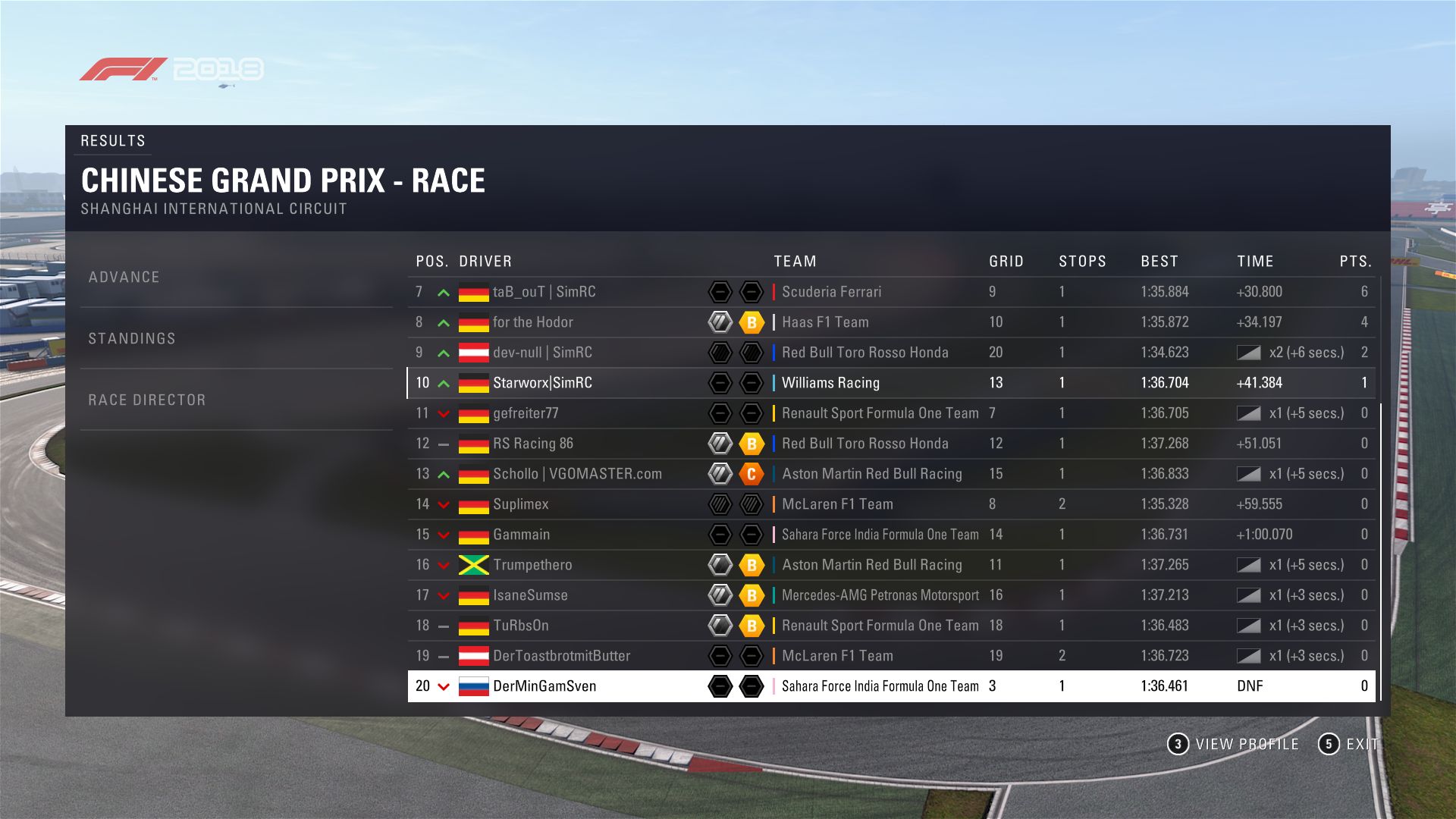Select DerToastbrotmitButter result row
The width and height of the screenshot is (1456, 819).
[x=561, y=656]
